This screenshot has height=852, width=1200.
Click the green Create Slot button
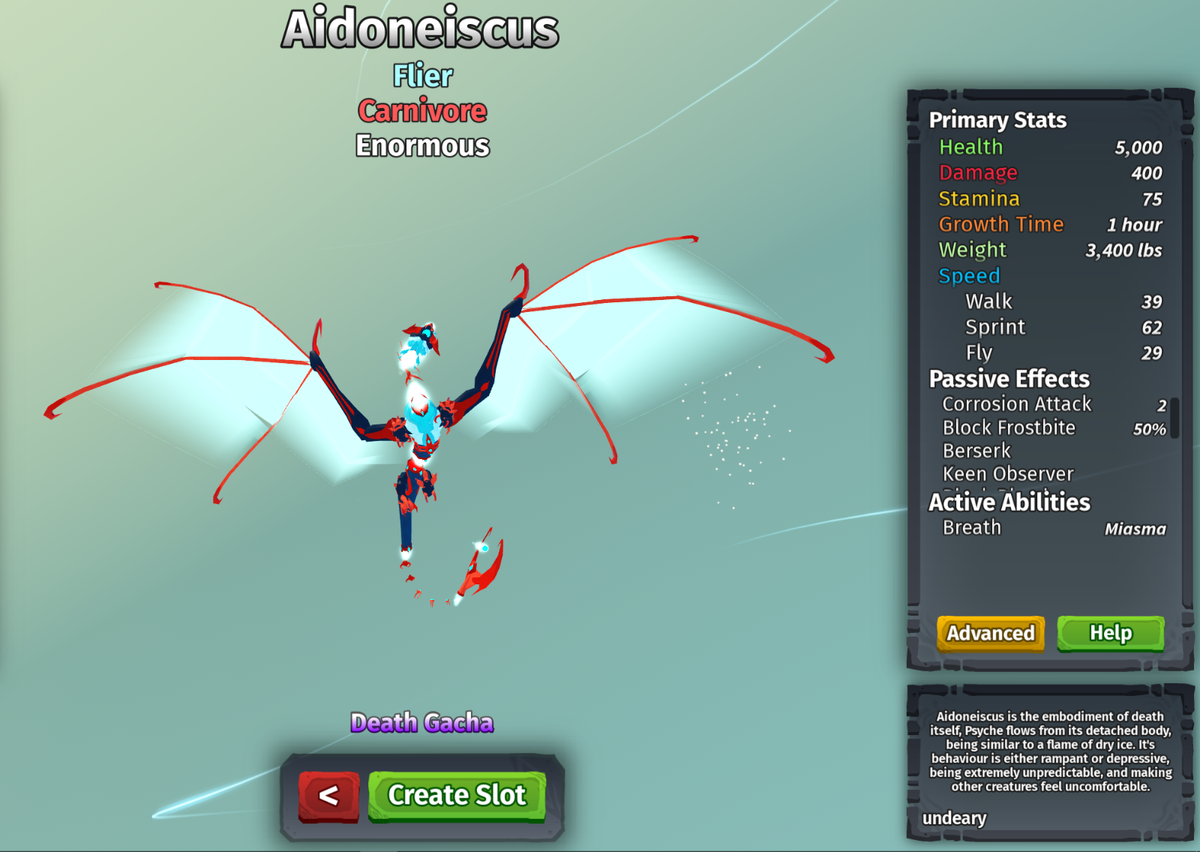[457, 795]
